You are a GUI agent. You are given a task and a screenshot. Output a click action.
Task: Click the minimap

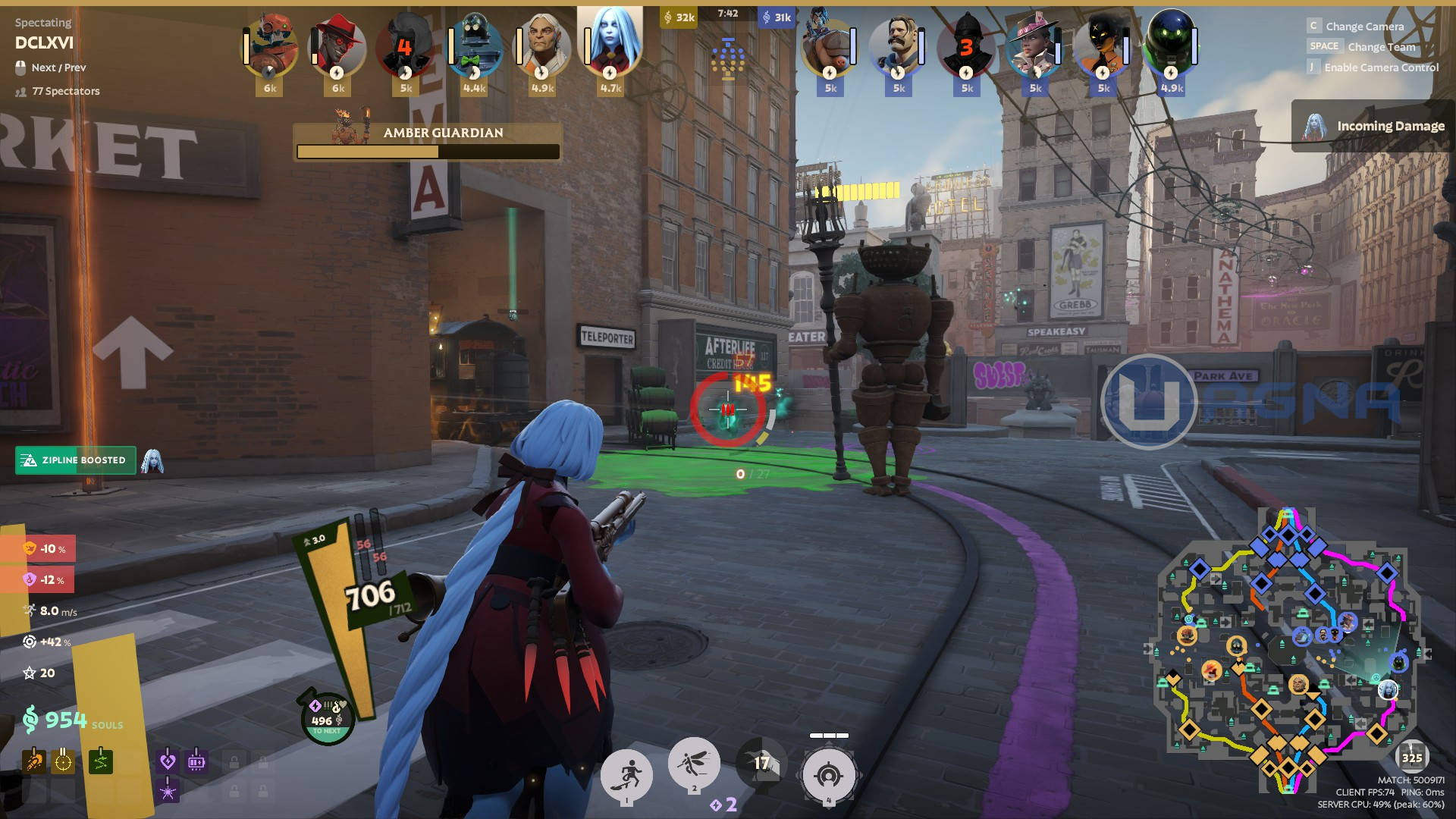click(x=1286, y=652)
